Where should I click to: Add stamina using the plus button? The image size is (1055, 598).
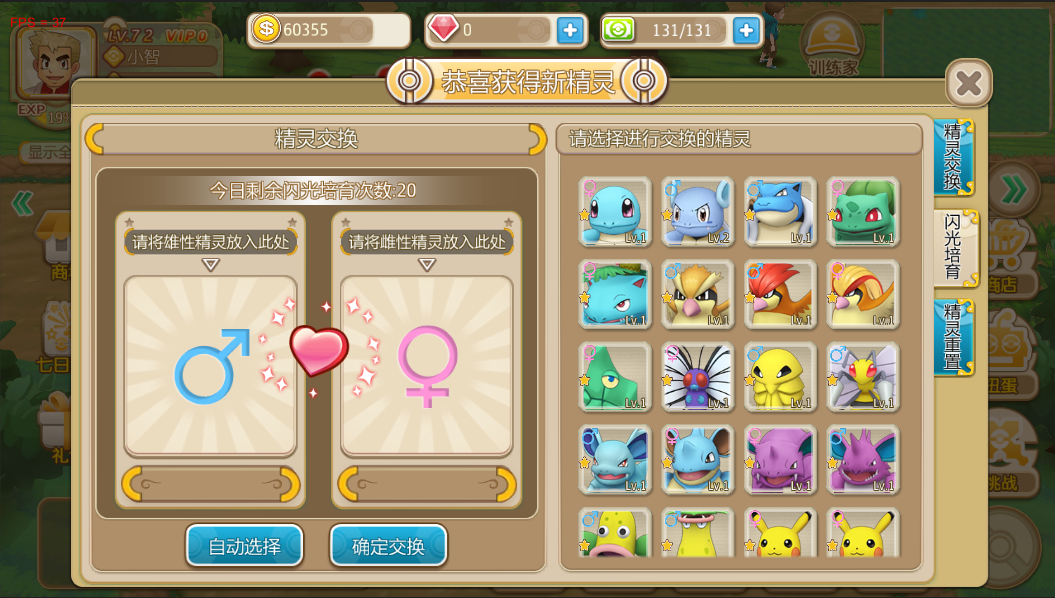(x=747, y=30)
